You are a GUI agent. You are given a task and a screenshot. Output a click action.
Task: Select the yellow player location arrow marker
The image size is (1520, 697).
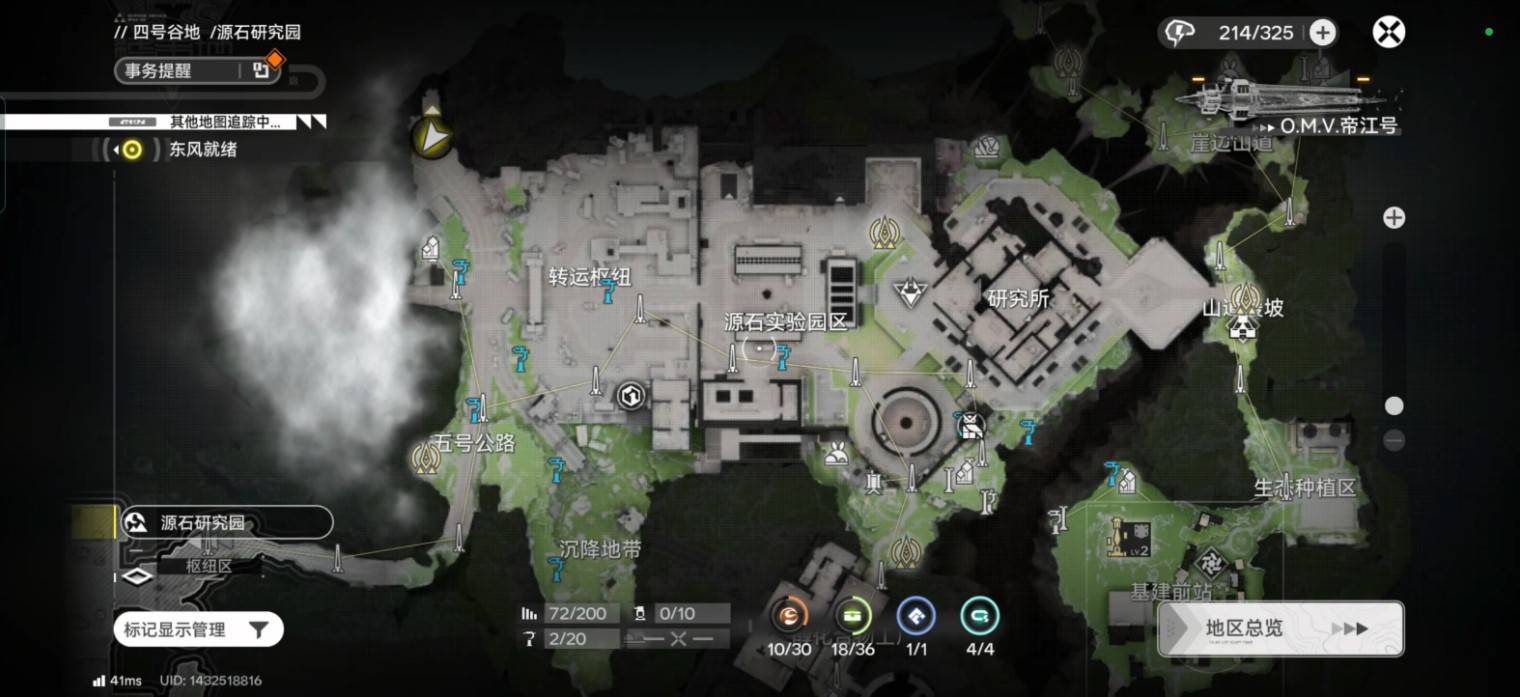tap(432, 138)
